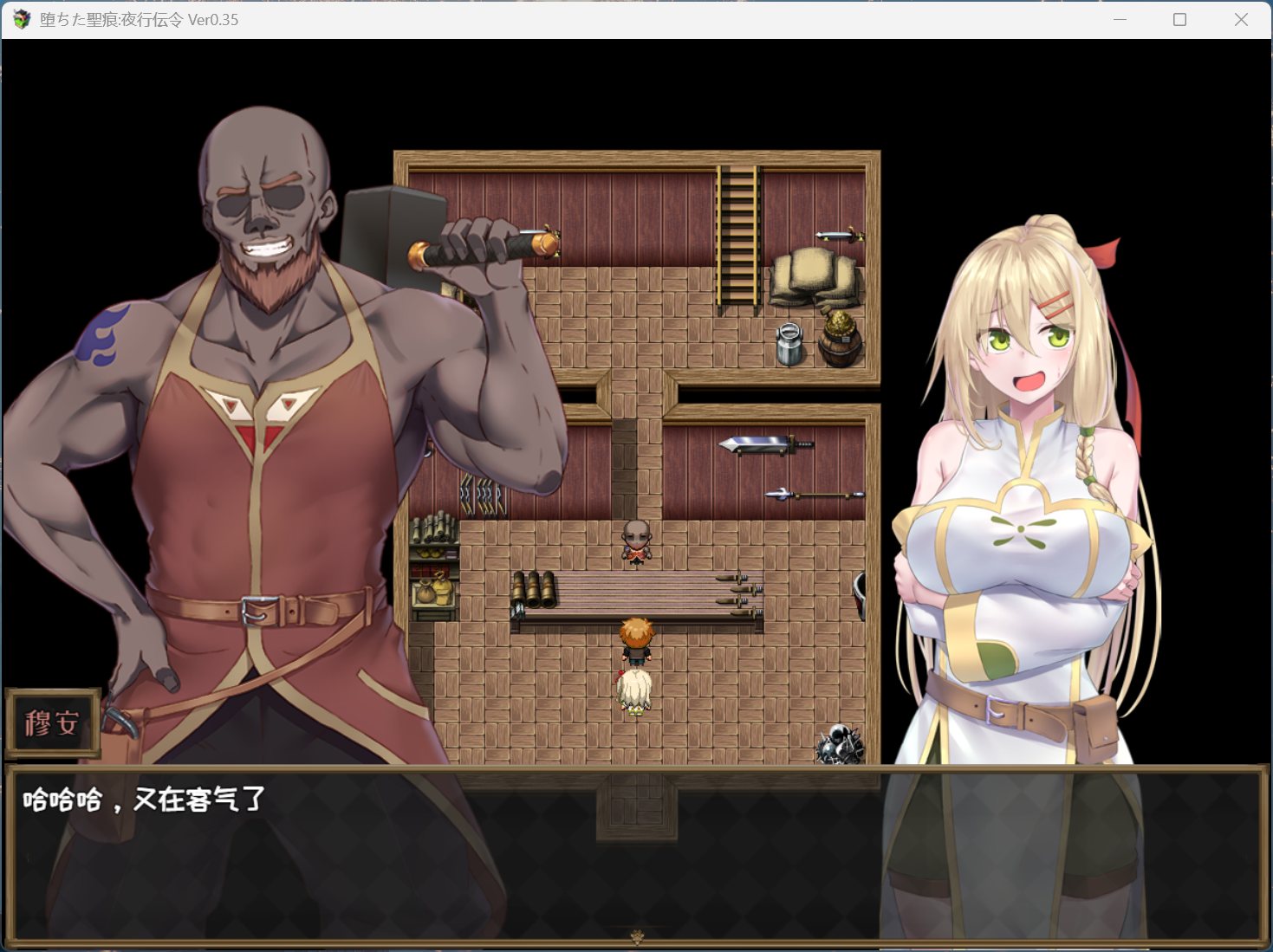Select the orange-haired player character sprite

tap(639, 641)
